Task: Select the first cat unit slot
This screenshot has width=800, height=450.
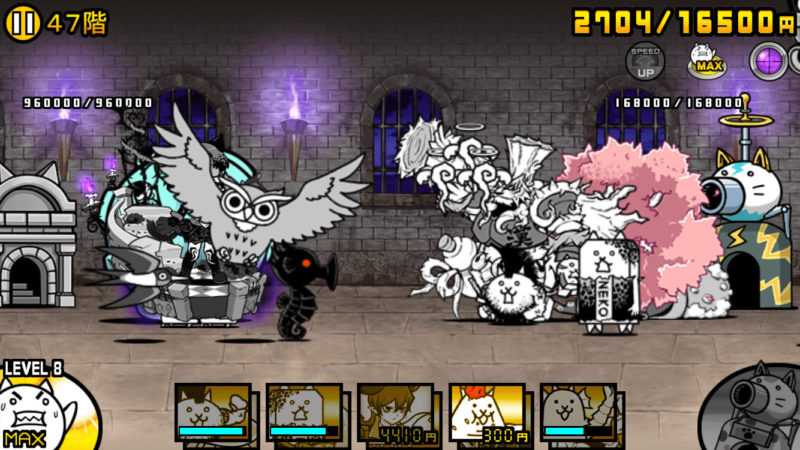Action: click(213, 412)
